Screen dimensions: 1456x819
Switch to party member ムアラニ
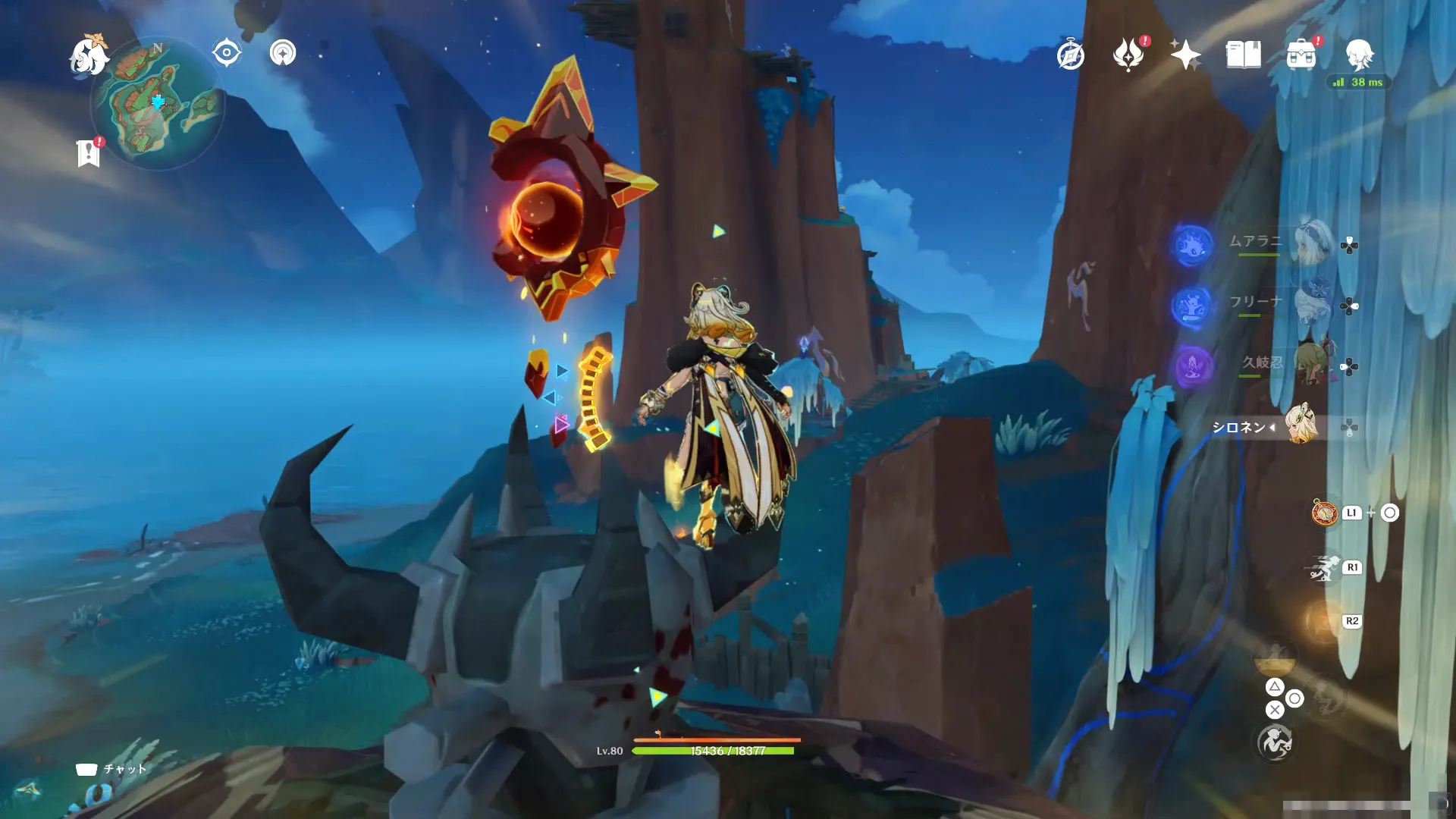[1311, 243]
